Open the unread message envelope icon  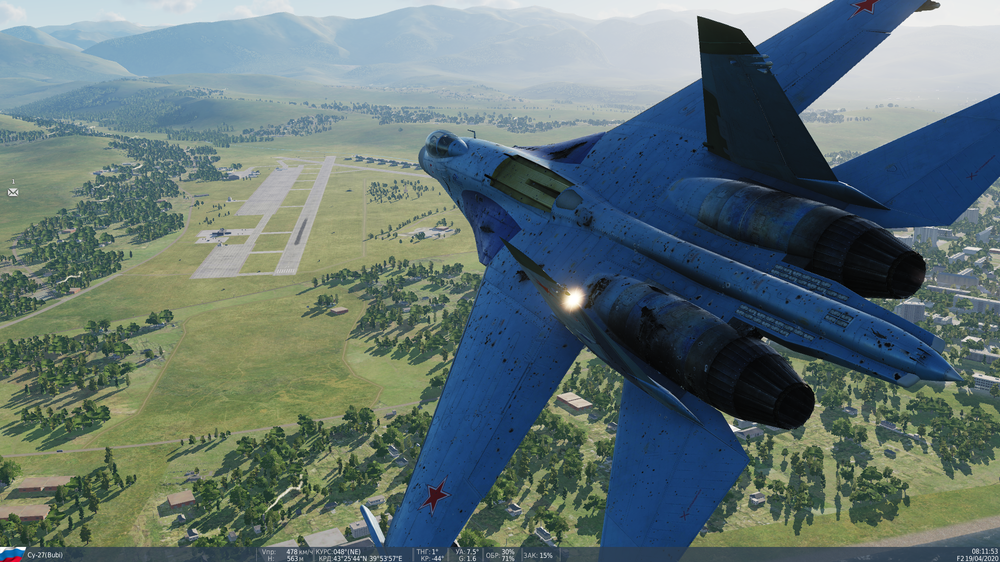click(13, 190)
